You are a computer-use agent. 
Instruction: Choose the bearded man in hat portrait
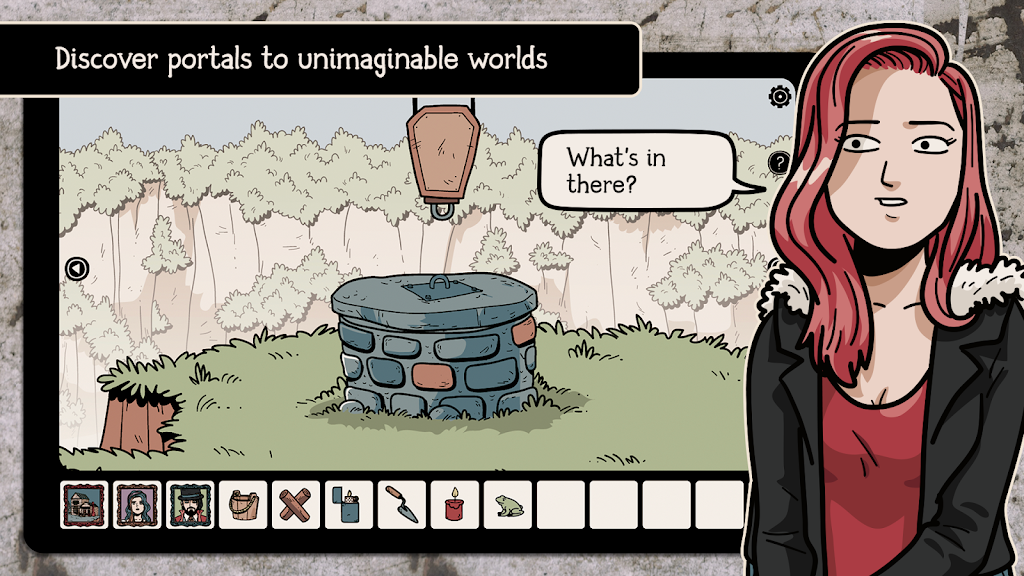pos(190,505)
